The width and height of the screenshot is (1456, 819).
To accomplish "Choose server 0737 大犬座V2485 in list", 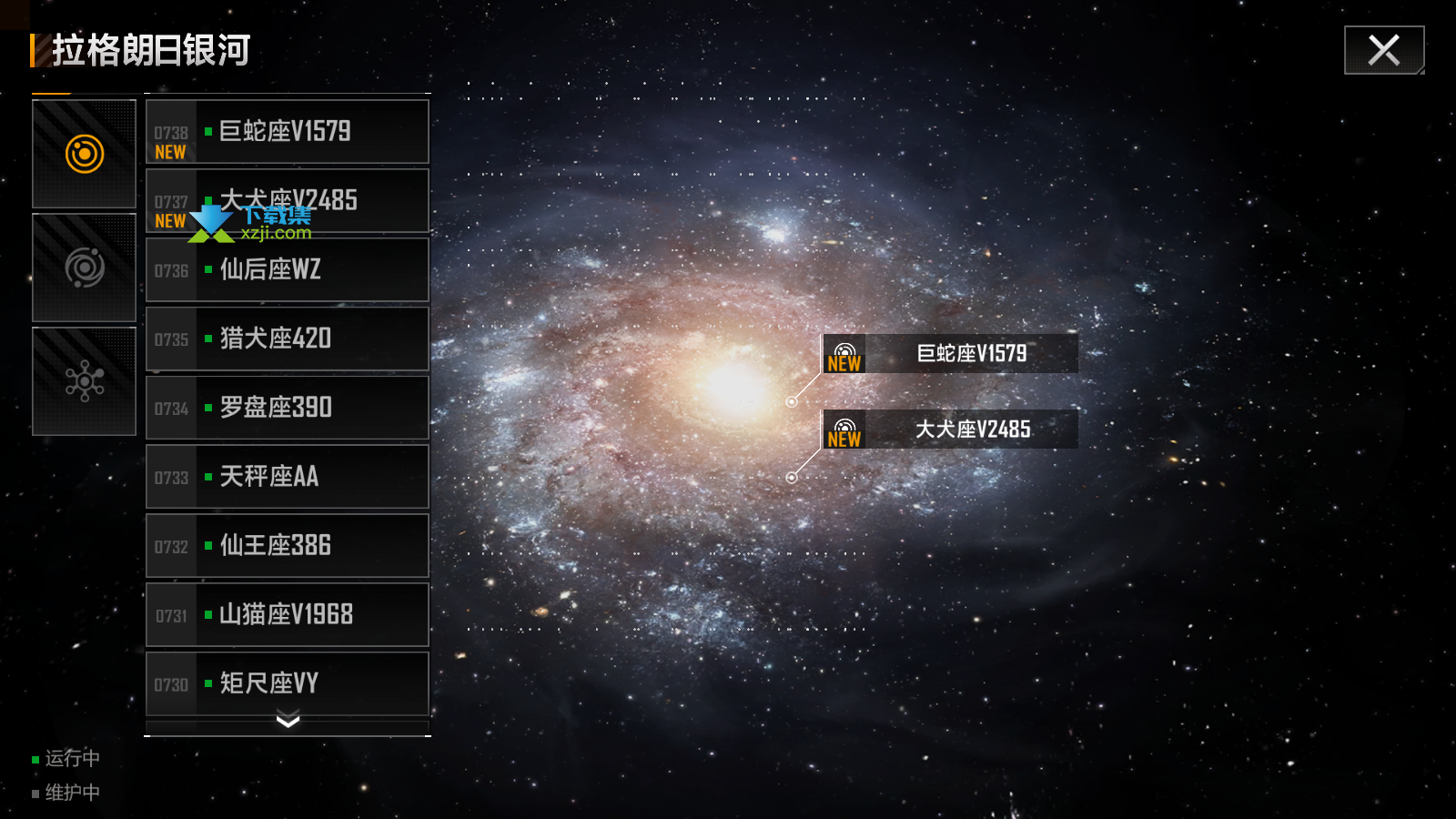I will [x=287, y=201].
